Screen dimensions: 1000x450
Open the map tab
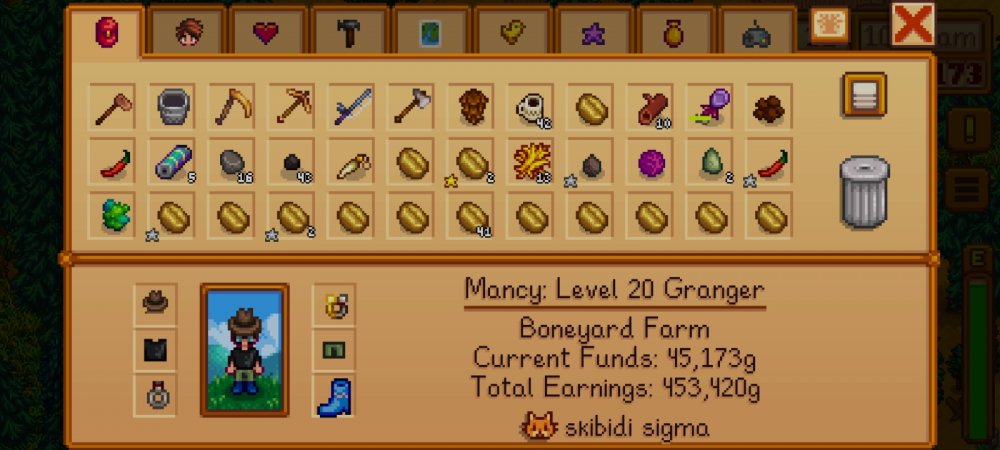point(430,34)
